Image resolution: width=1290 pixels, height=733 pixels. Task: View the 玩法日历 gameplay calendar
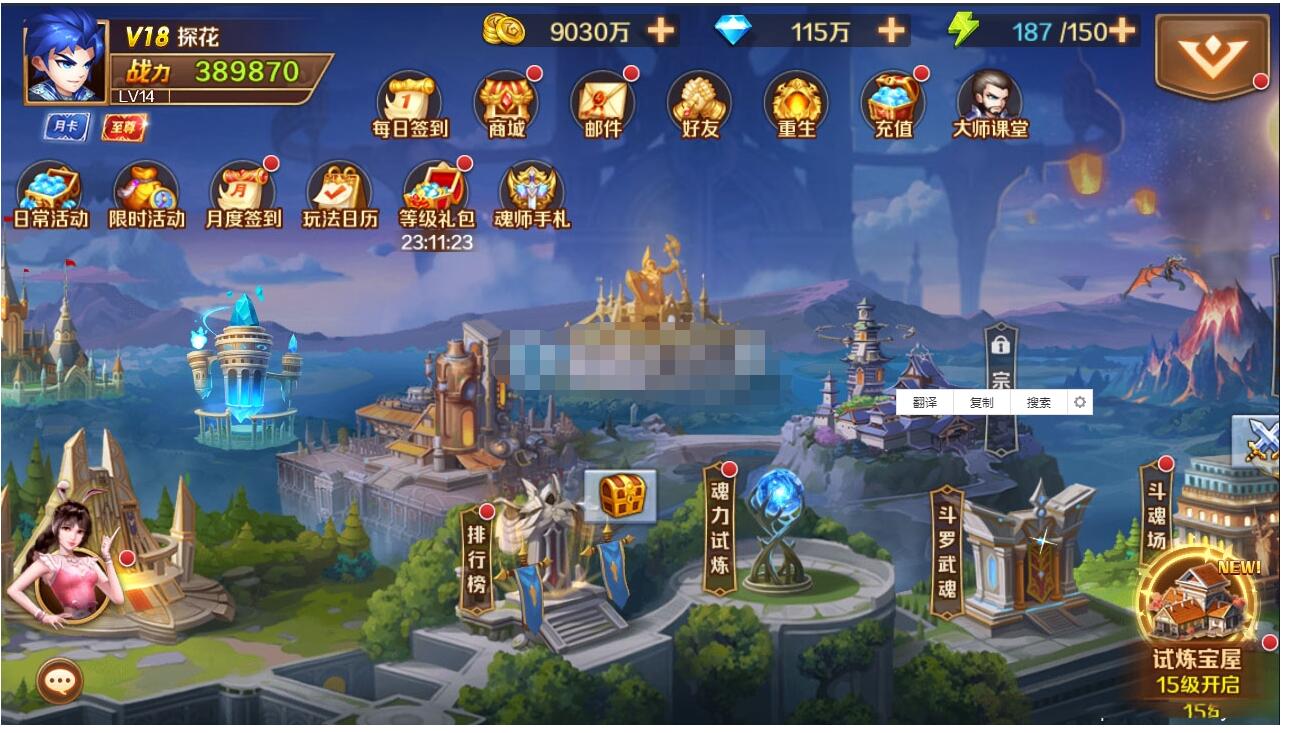coord(340,194)
